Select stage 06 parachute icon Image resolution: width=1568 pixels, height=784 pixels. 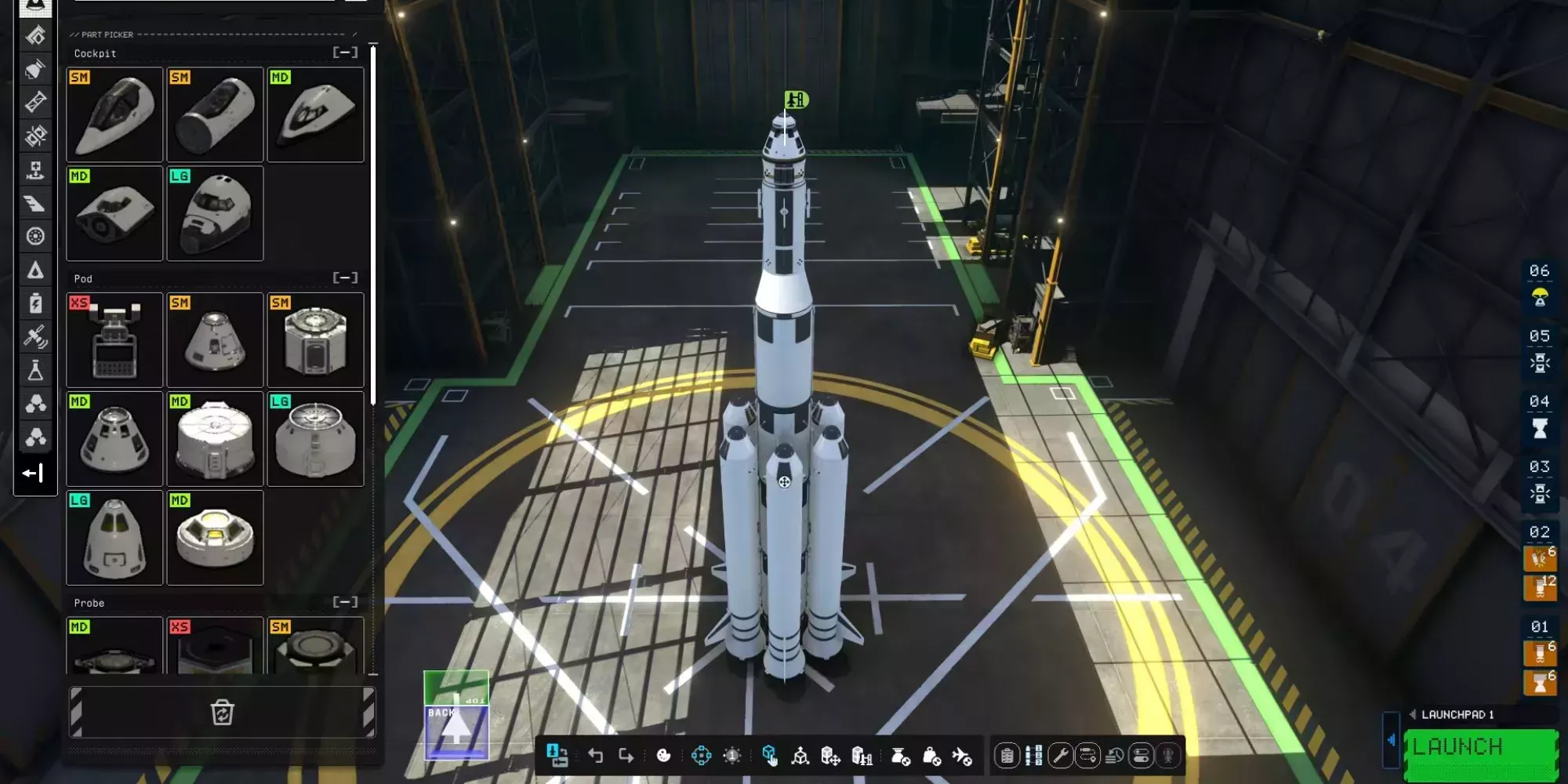coord(1540,298)
